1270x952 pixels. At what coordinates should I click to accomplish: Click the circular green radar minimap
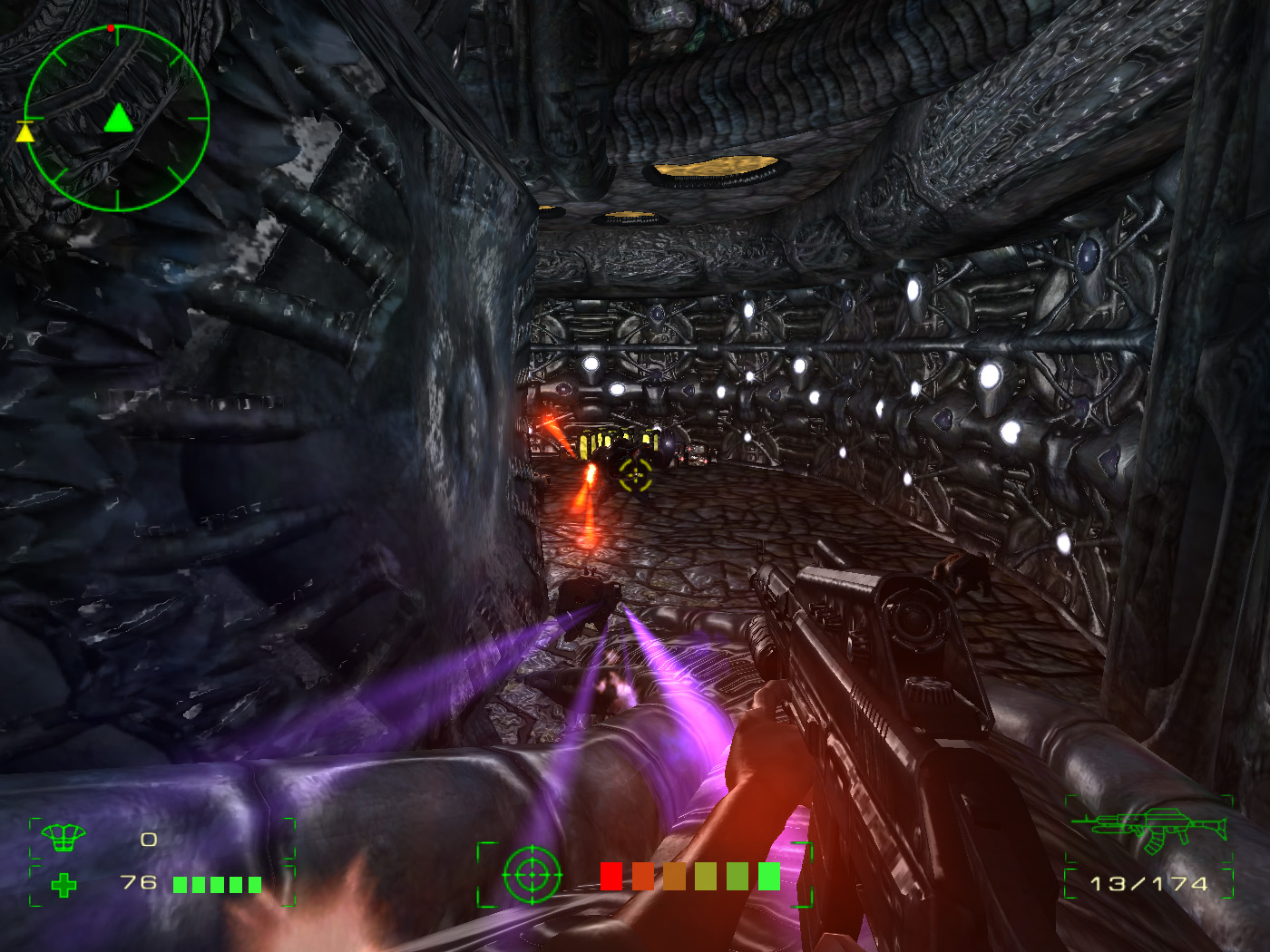[x=117, y=119]
